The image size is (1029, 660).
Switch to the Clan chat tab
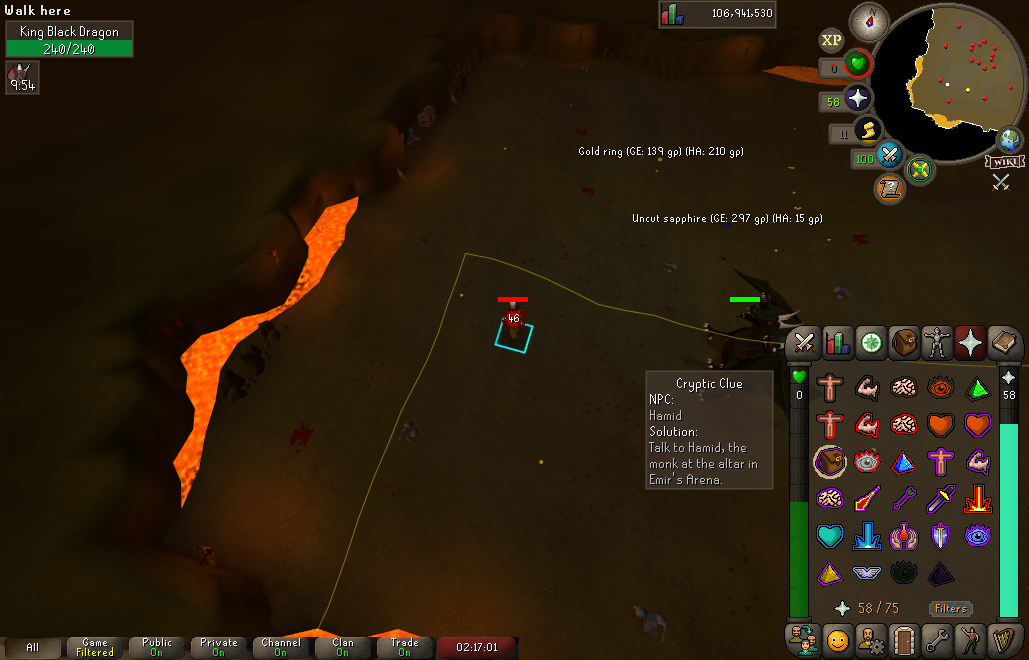[343, 647]
